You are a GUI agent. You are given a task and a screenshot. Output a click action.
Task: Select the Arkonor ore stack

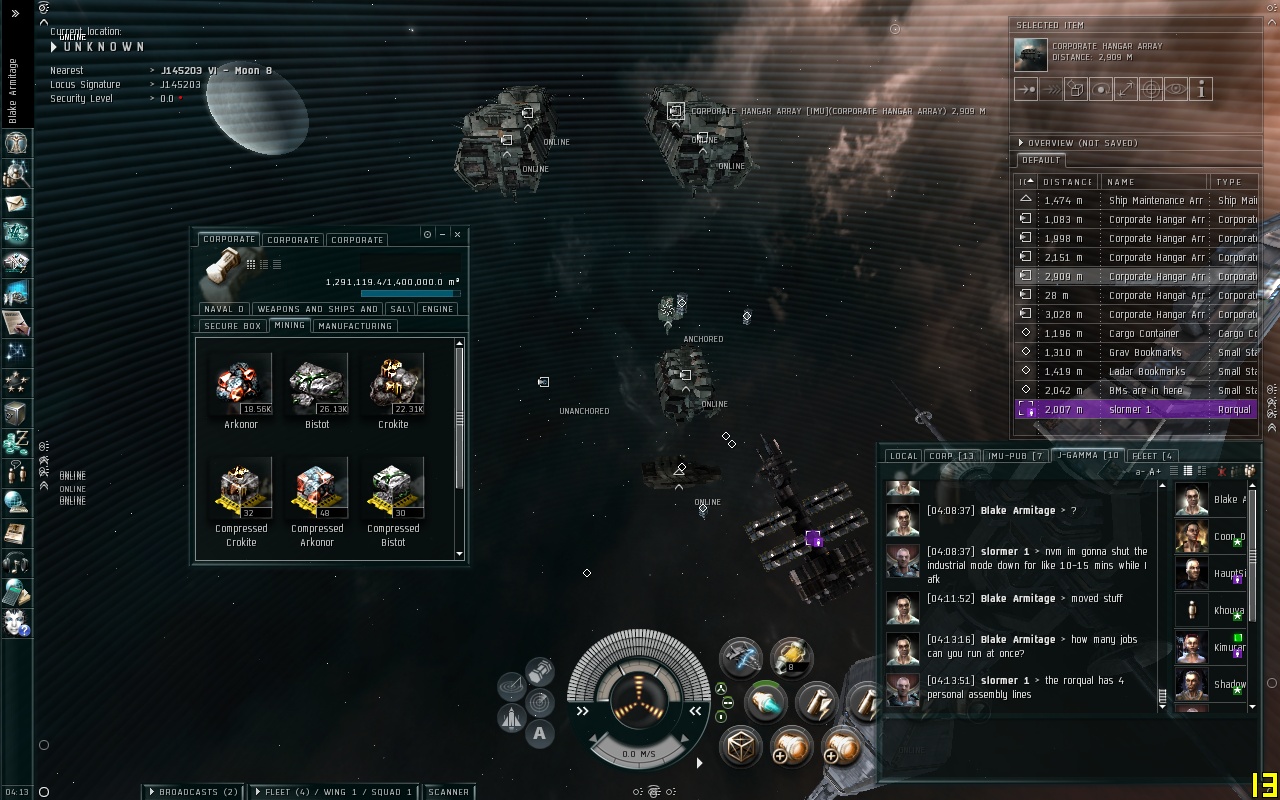tap(241, 383)
